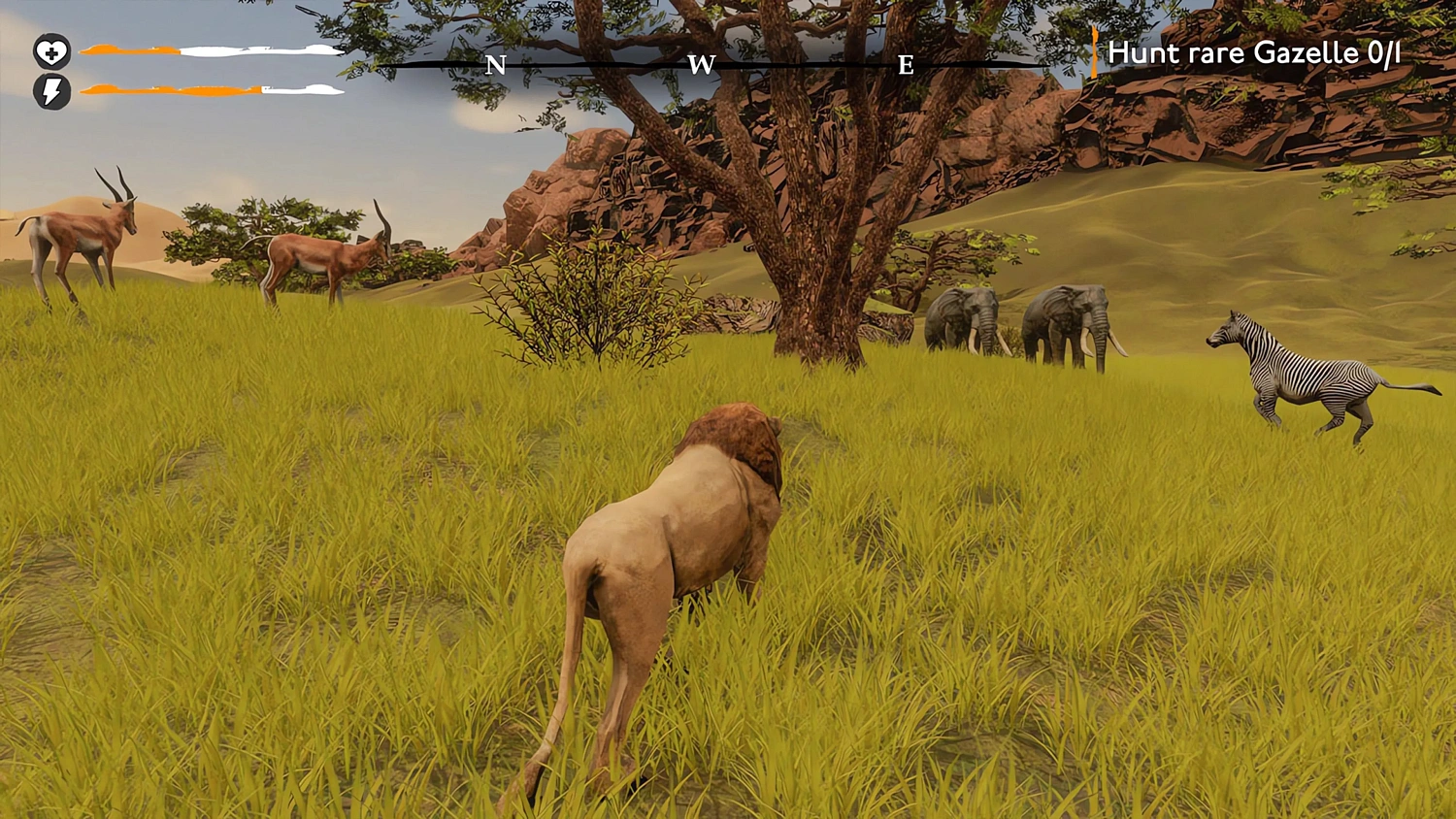Click the E marker on the compass
The height and width of the screenshot is (819, 1456).
pyautogui.click(x=906, y=66)
